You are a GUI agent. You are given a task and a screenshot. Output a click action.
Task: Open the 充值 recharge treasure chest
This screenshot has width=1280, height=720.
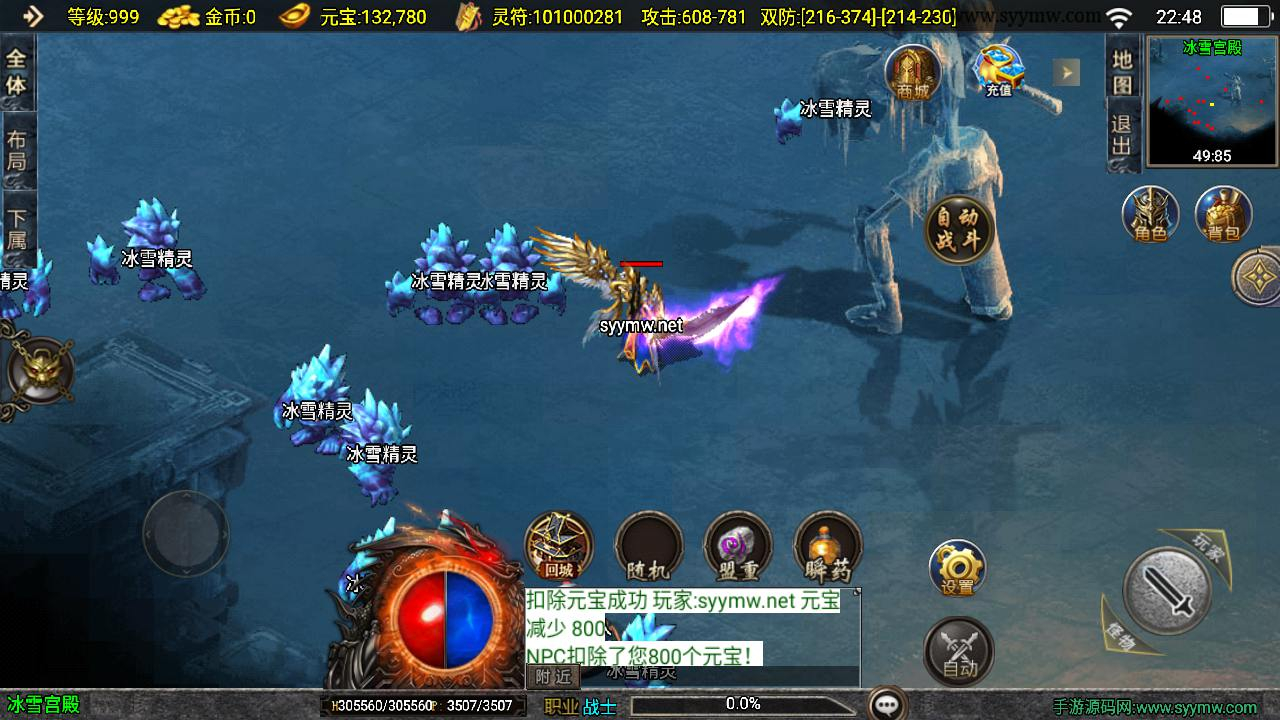(999, 71)
